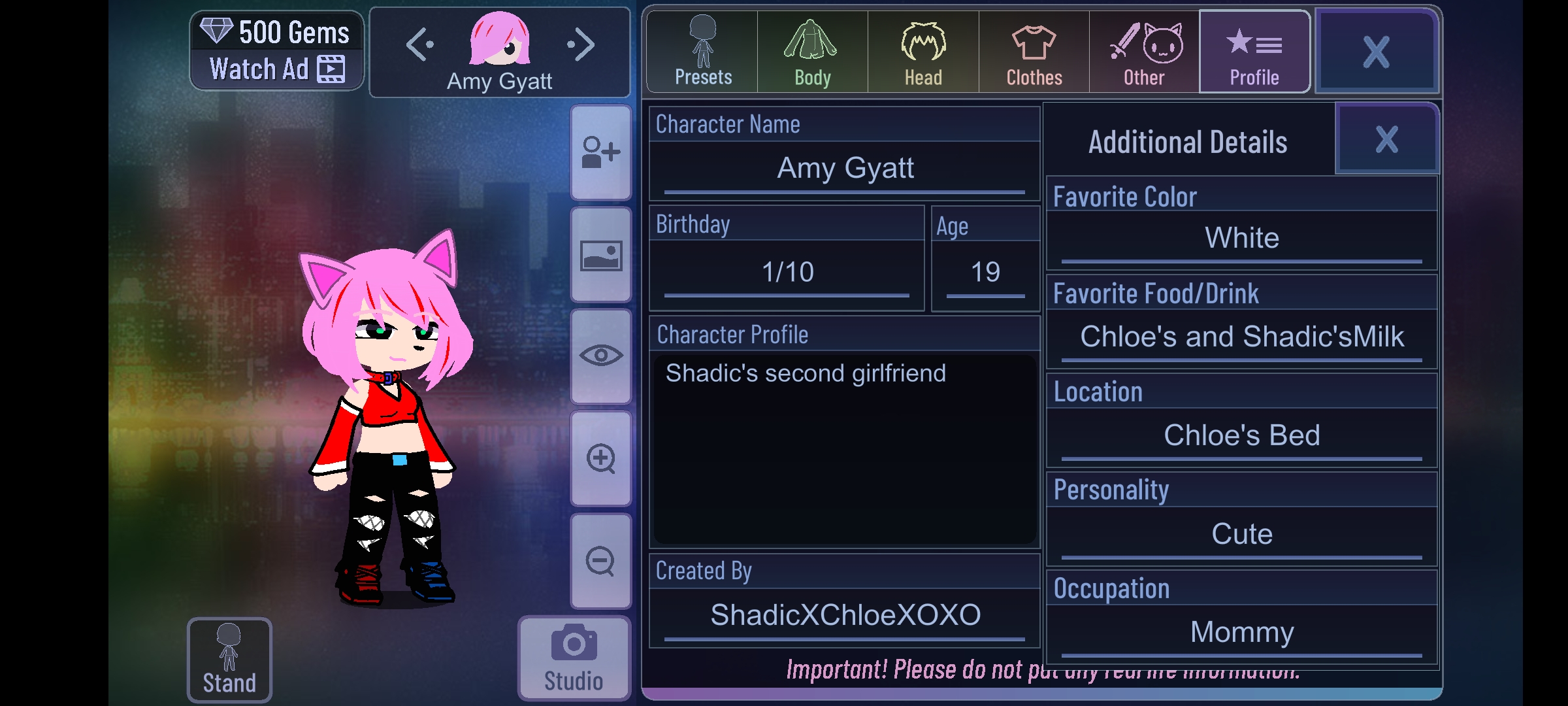Edit the Created By field
Screen dimensions: 1568x706
tap(845, 615)
